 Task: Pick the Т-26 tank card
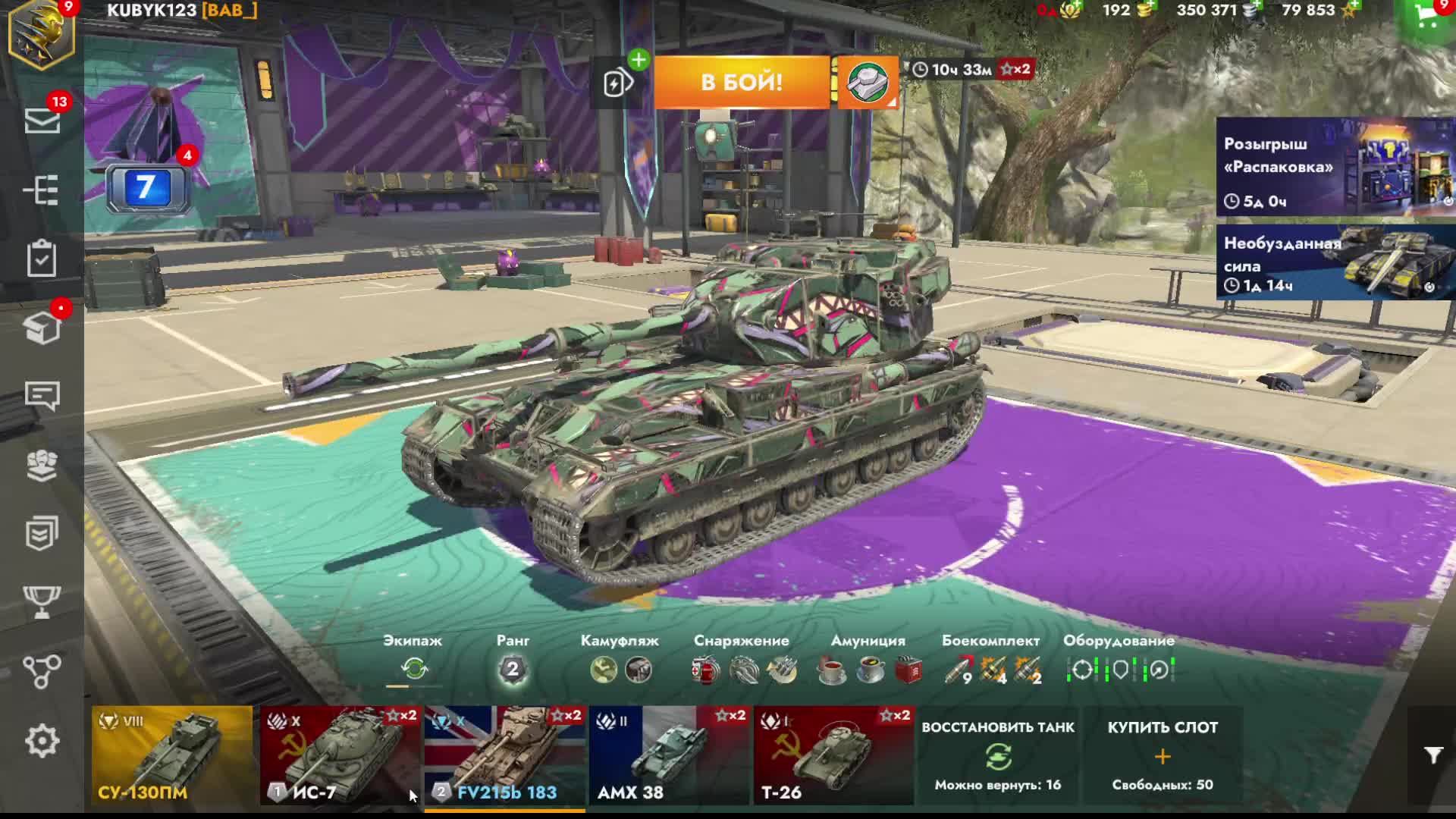pyautogui.click(x=833, y=755)
